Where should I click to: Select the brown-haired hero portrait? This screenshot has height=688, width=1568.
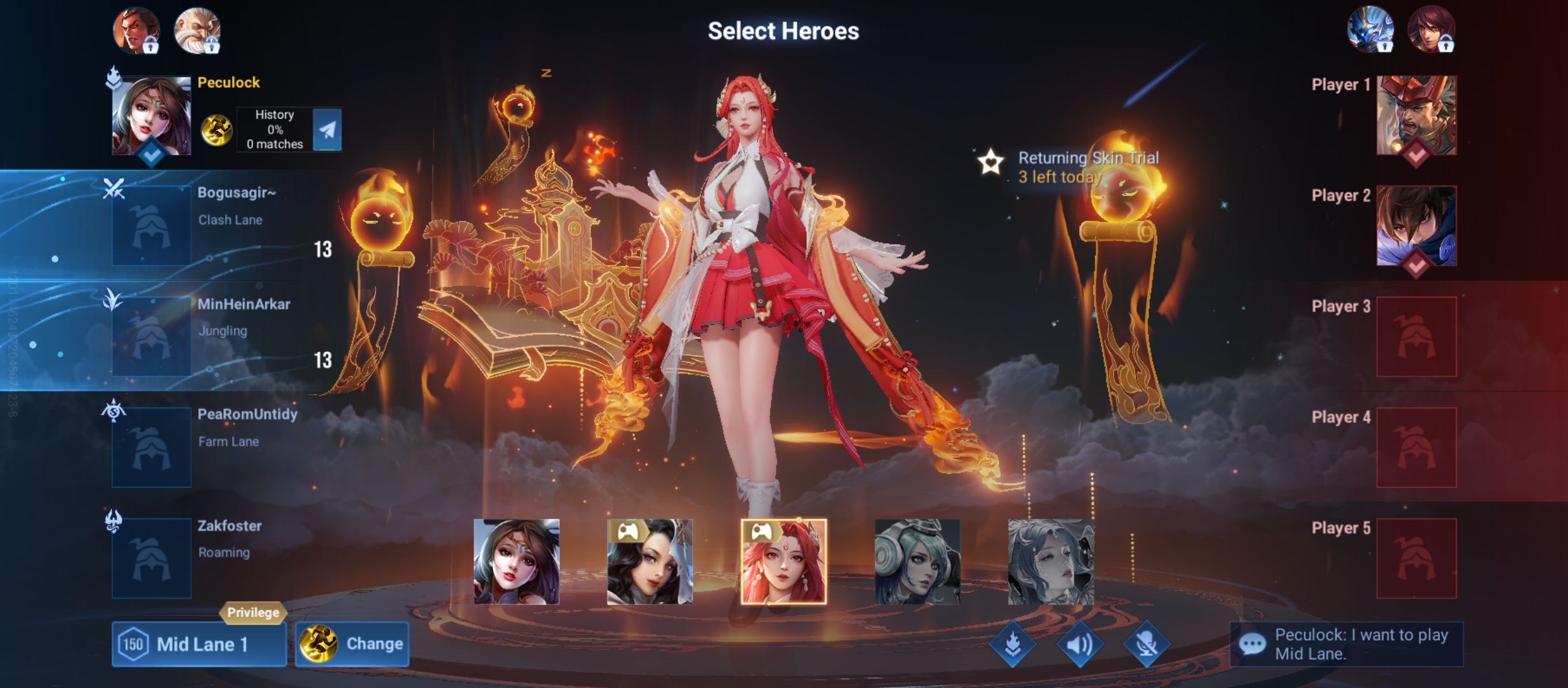coord(516,561)
